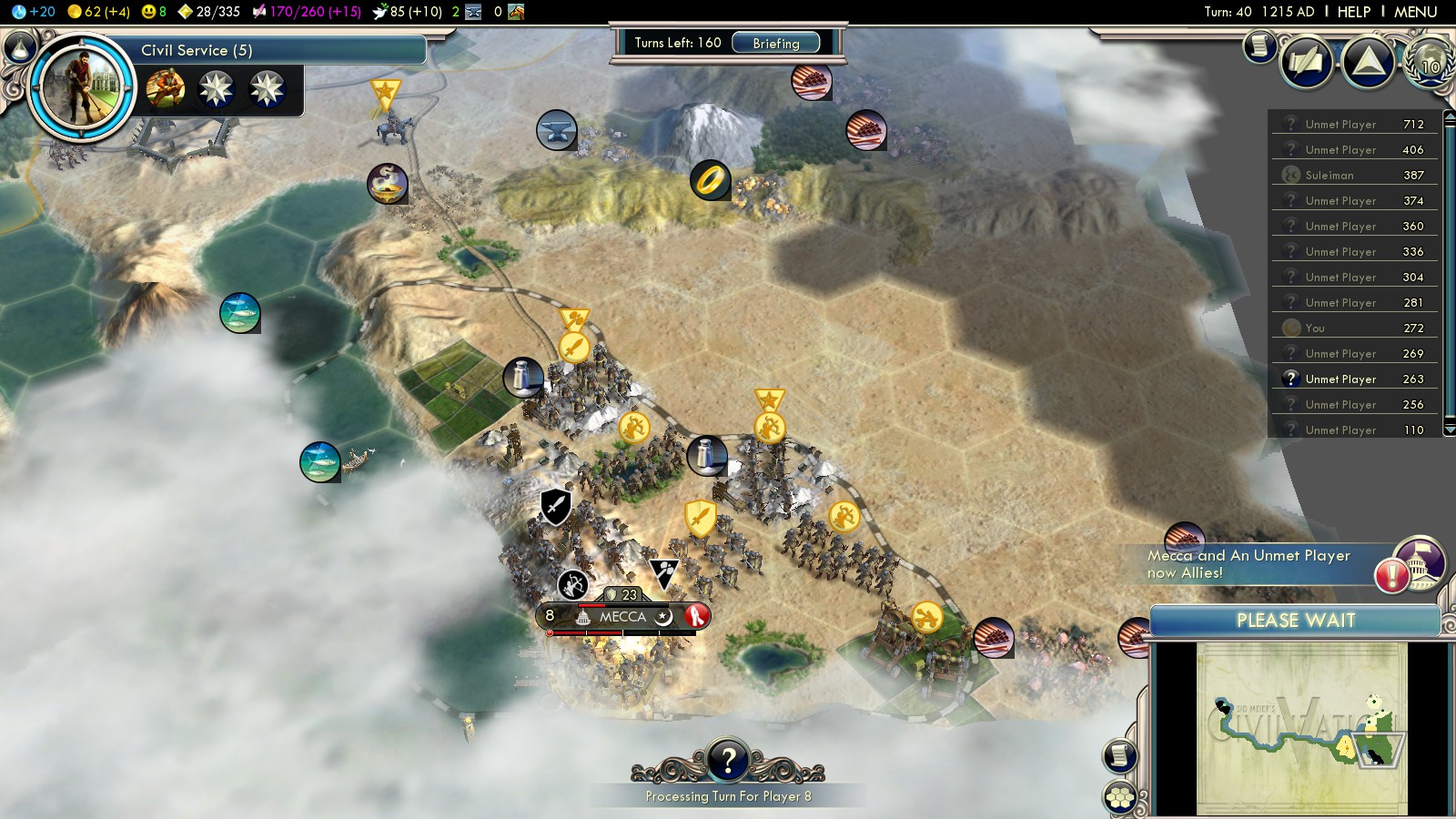Open the small scroll notification log icon
This screenshot has height=819, width=1456.
(1259, 45)
